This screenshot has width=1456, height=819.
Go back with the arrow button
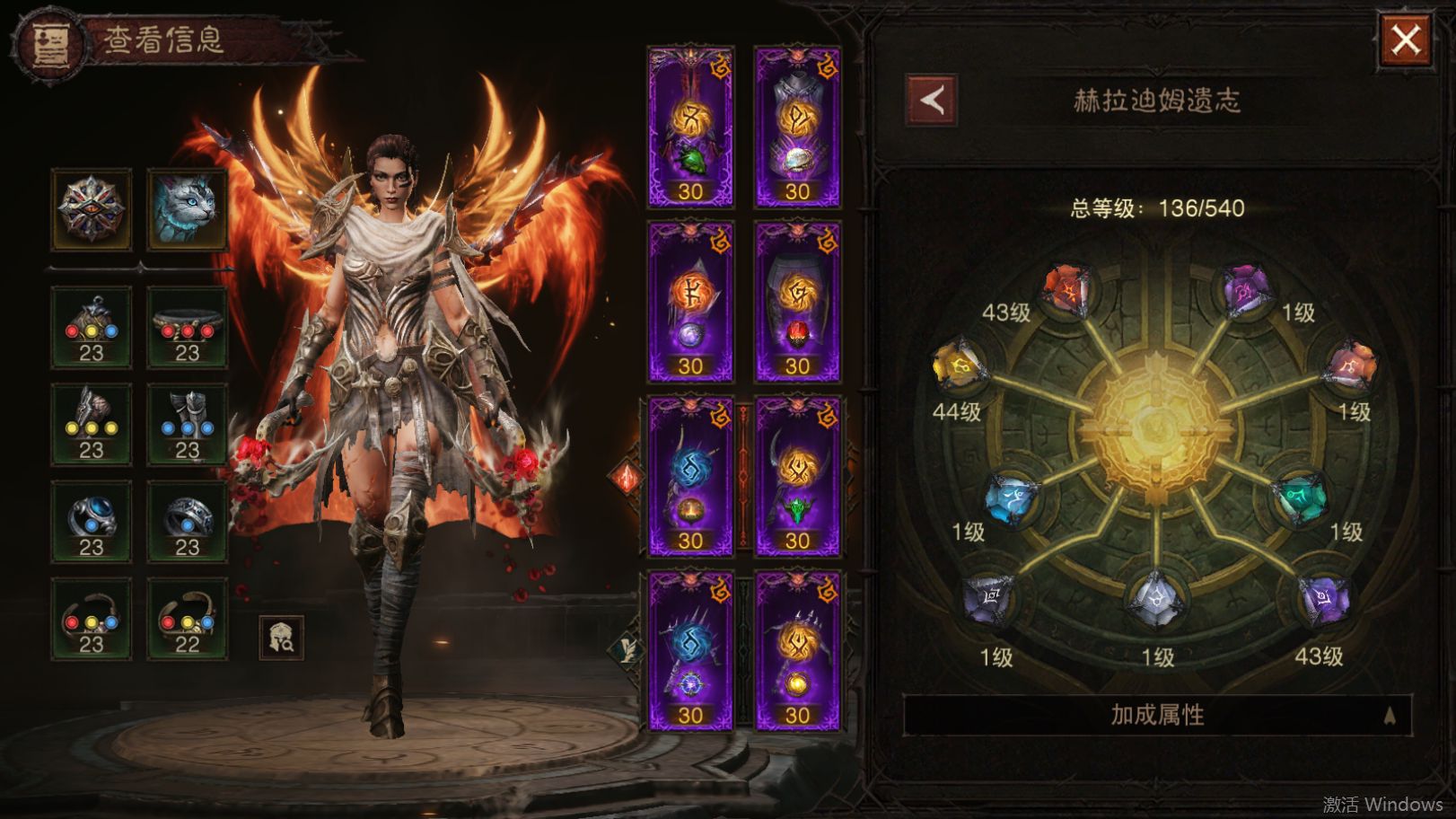tap(932, 100)
